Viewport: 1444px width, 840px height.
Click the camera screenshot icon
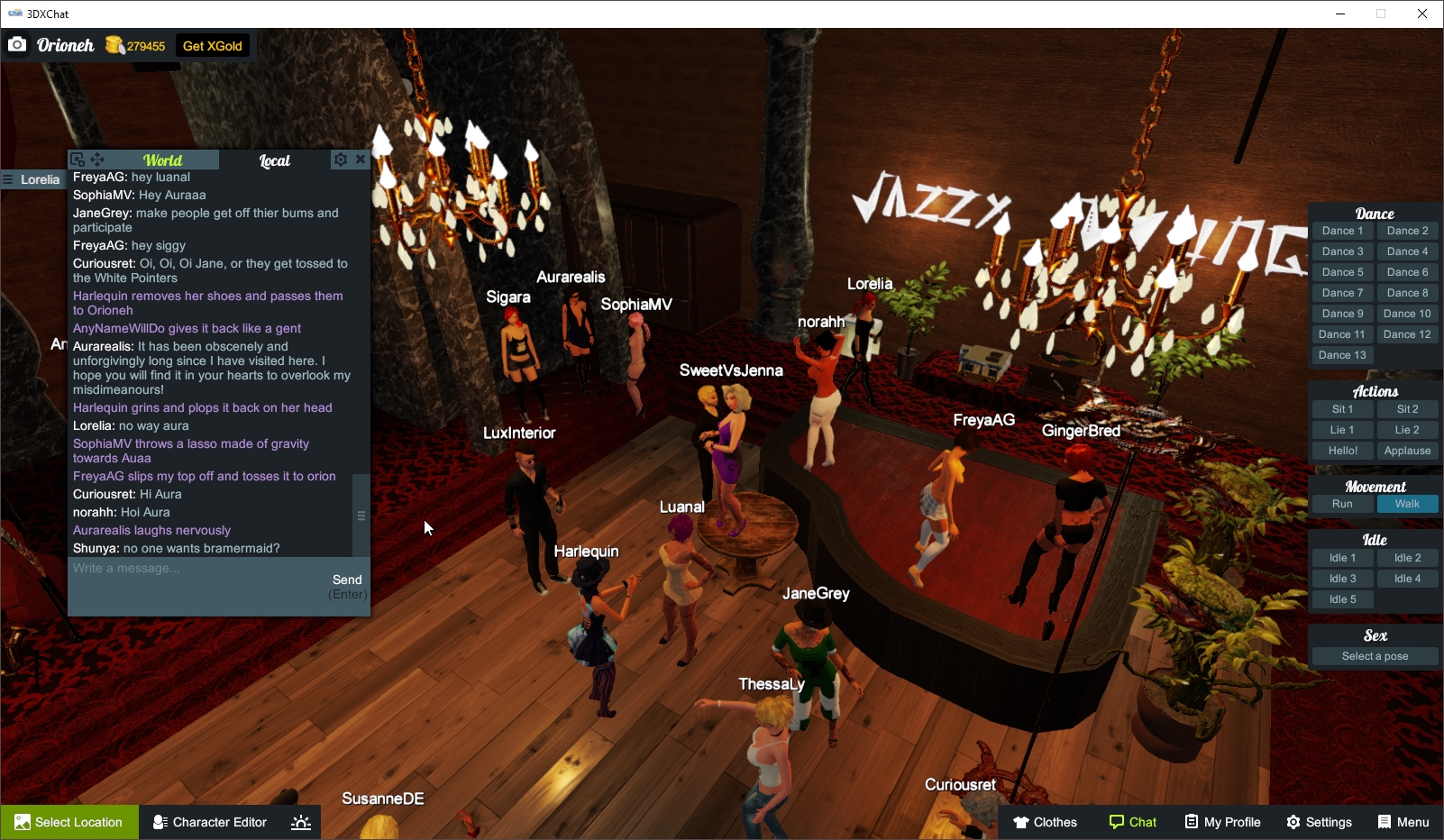click(17, 44)
